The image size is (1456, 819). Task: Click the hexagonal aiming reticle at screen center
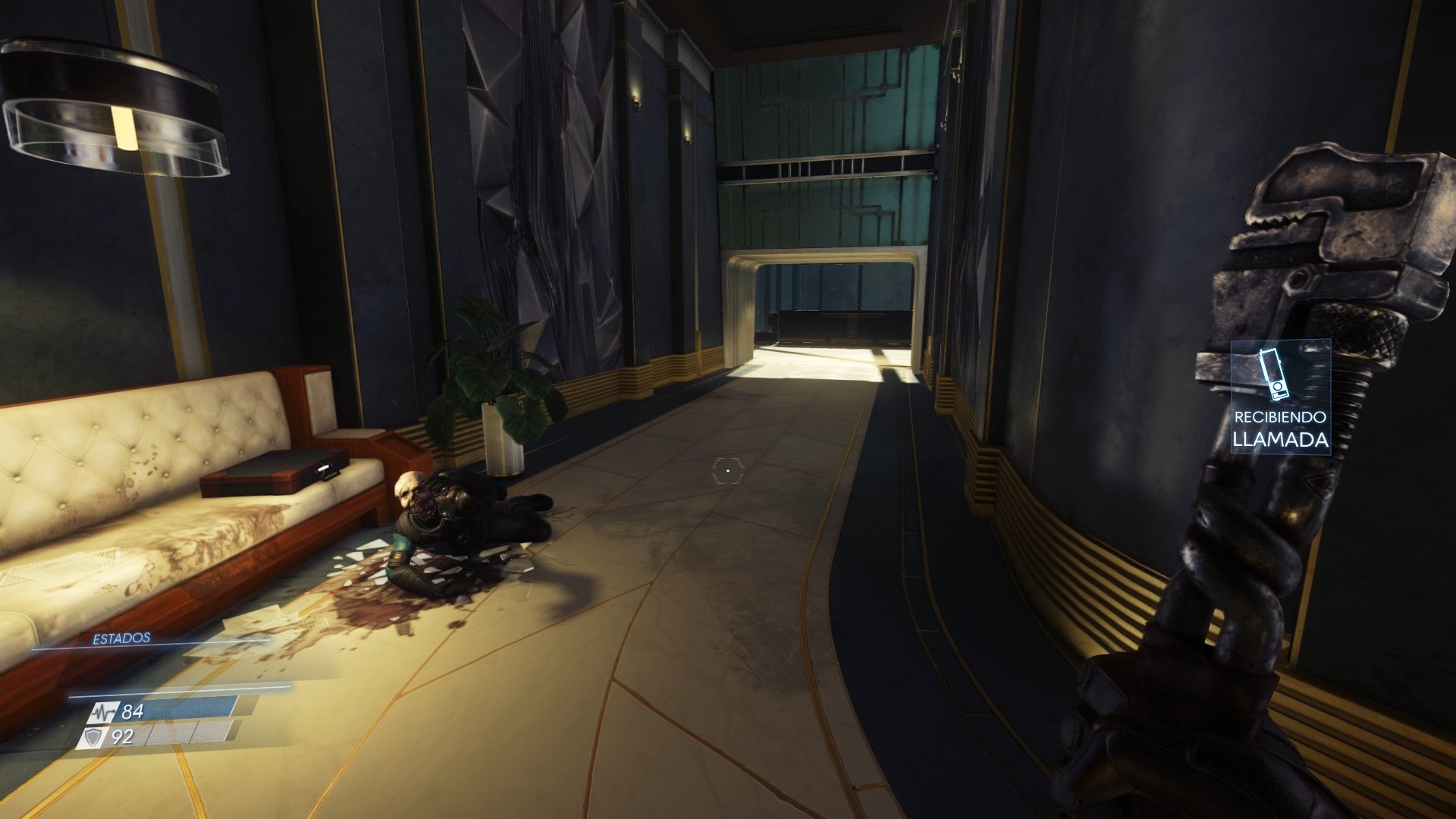[x=729, y=469]
